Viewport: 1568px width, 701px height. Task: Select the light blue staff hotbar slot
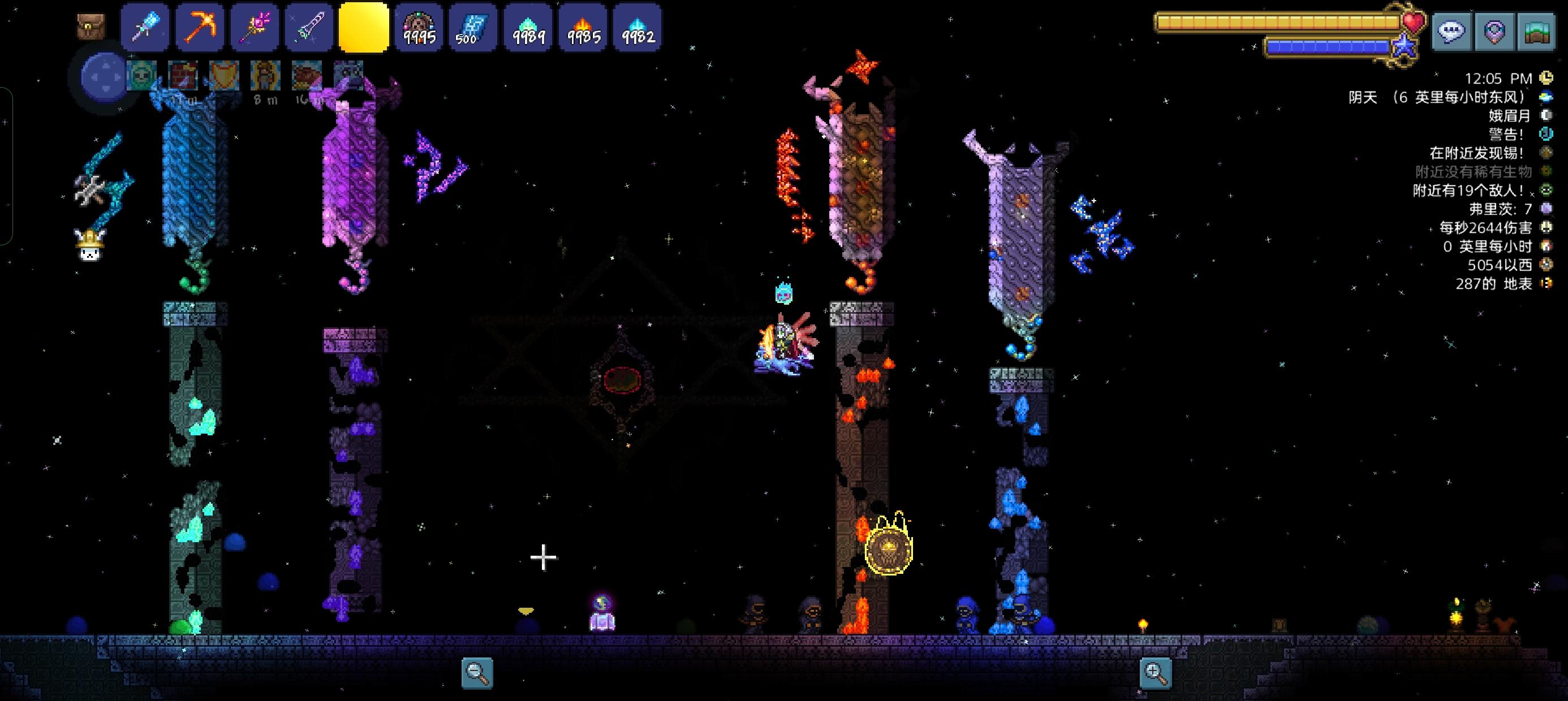tap(145, 27)
